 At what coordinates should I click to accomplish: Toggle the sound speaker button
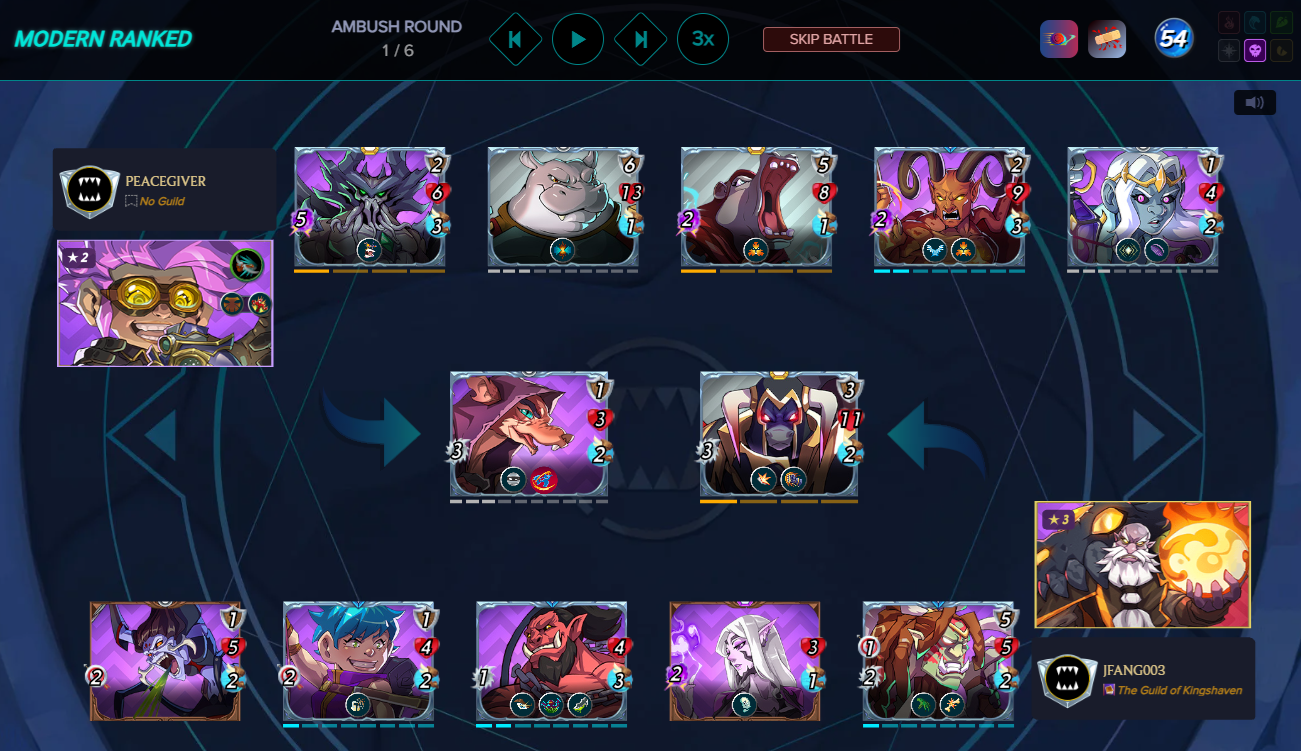tap(1254, 102)
